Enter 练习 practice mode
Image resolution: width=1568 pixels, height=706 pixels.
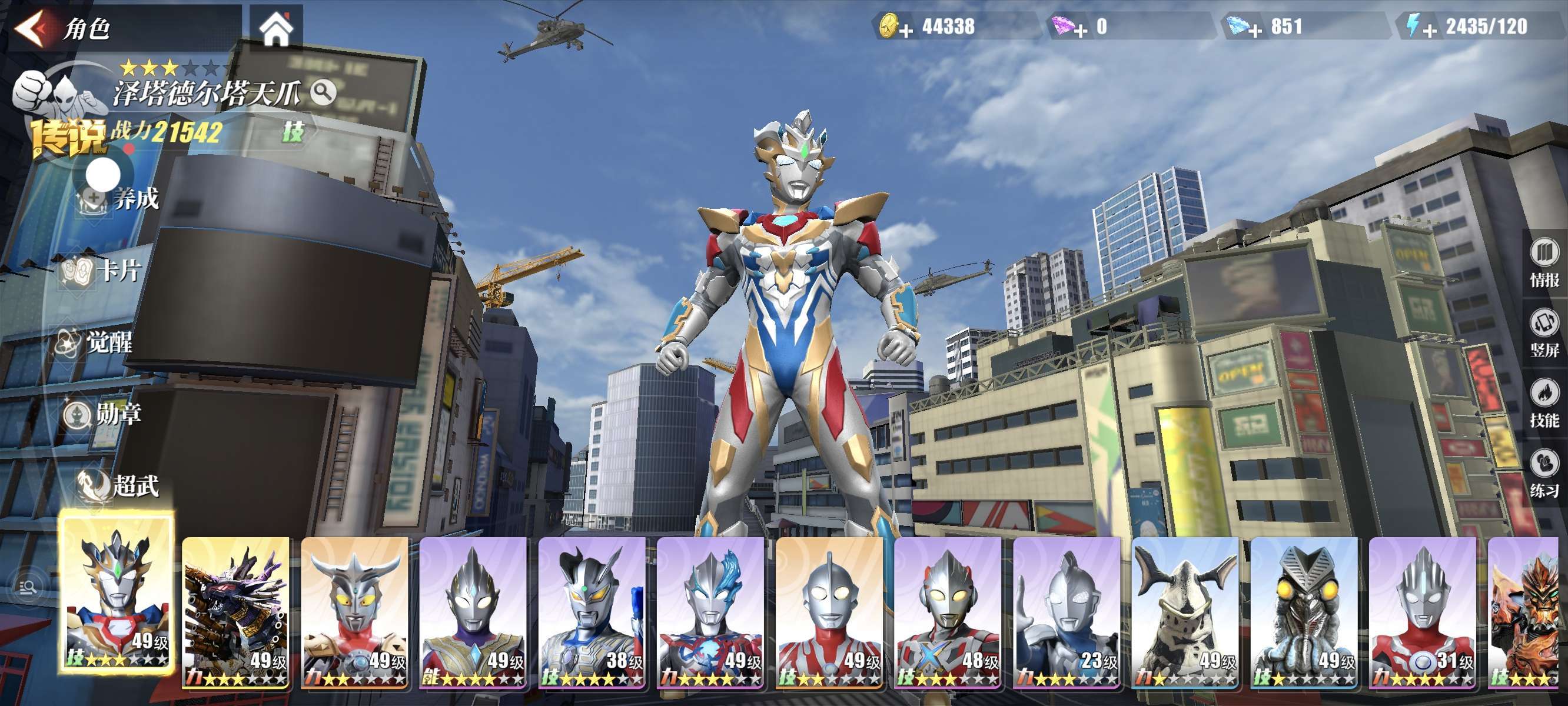[x=1544, y=473]
